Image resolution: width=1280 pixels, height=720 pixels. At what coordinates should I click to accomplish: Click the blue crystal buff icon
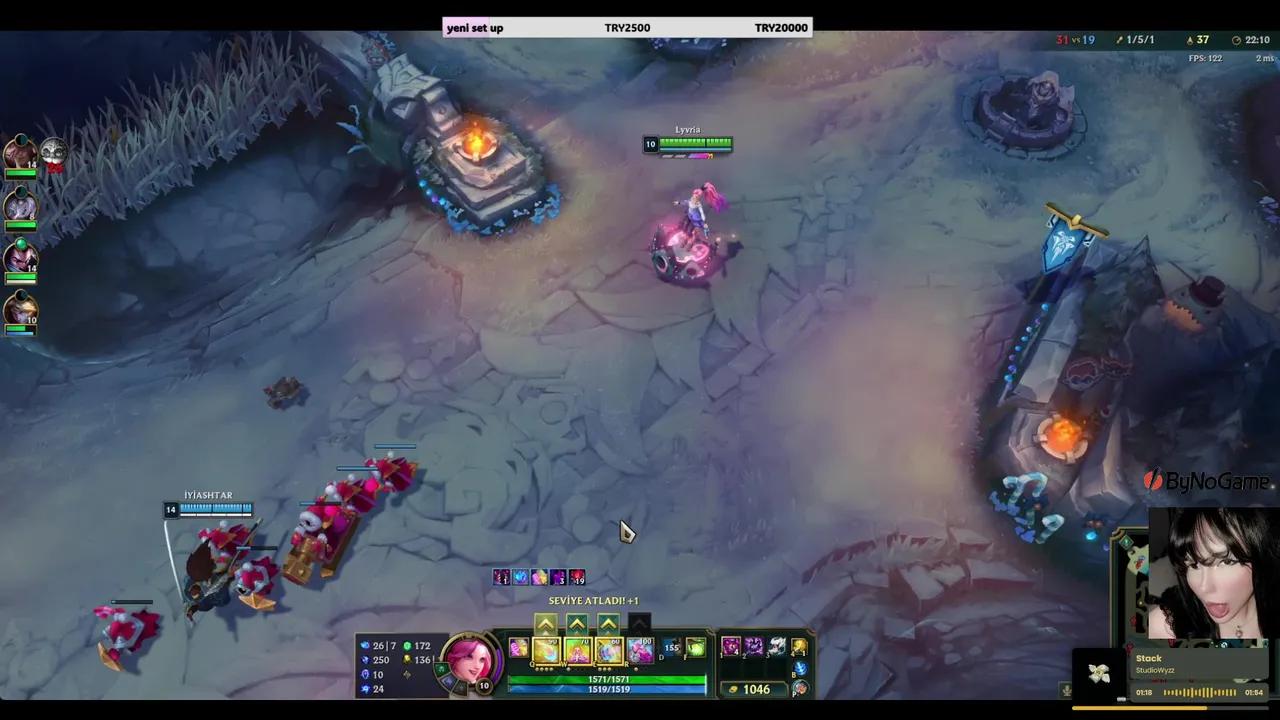tap(520, 578)
